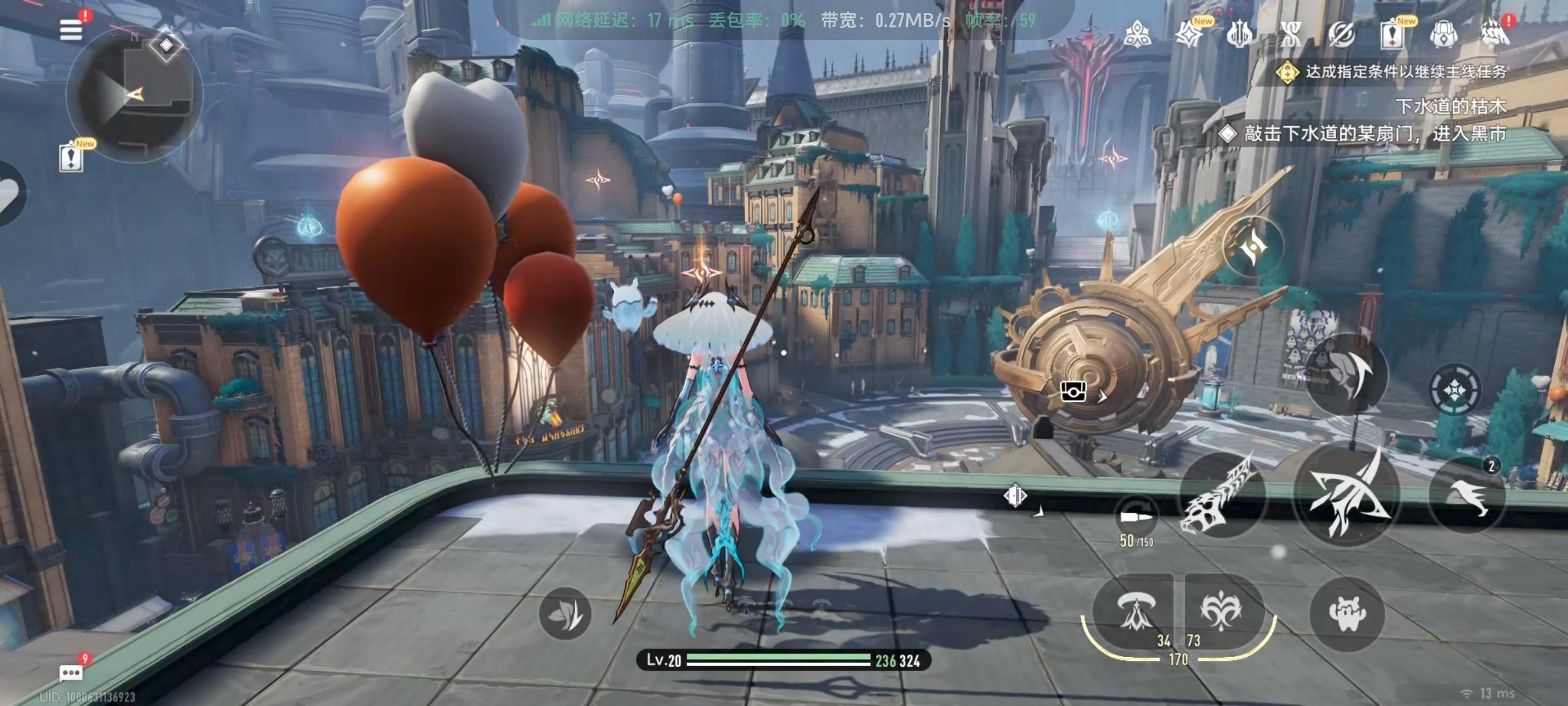The width and height of the screenshot is (1568, 706).
Task: Activate the jellyfish-shaped skill button
Action: pos(1135,612)
